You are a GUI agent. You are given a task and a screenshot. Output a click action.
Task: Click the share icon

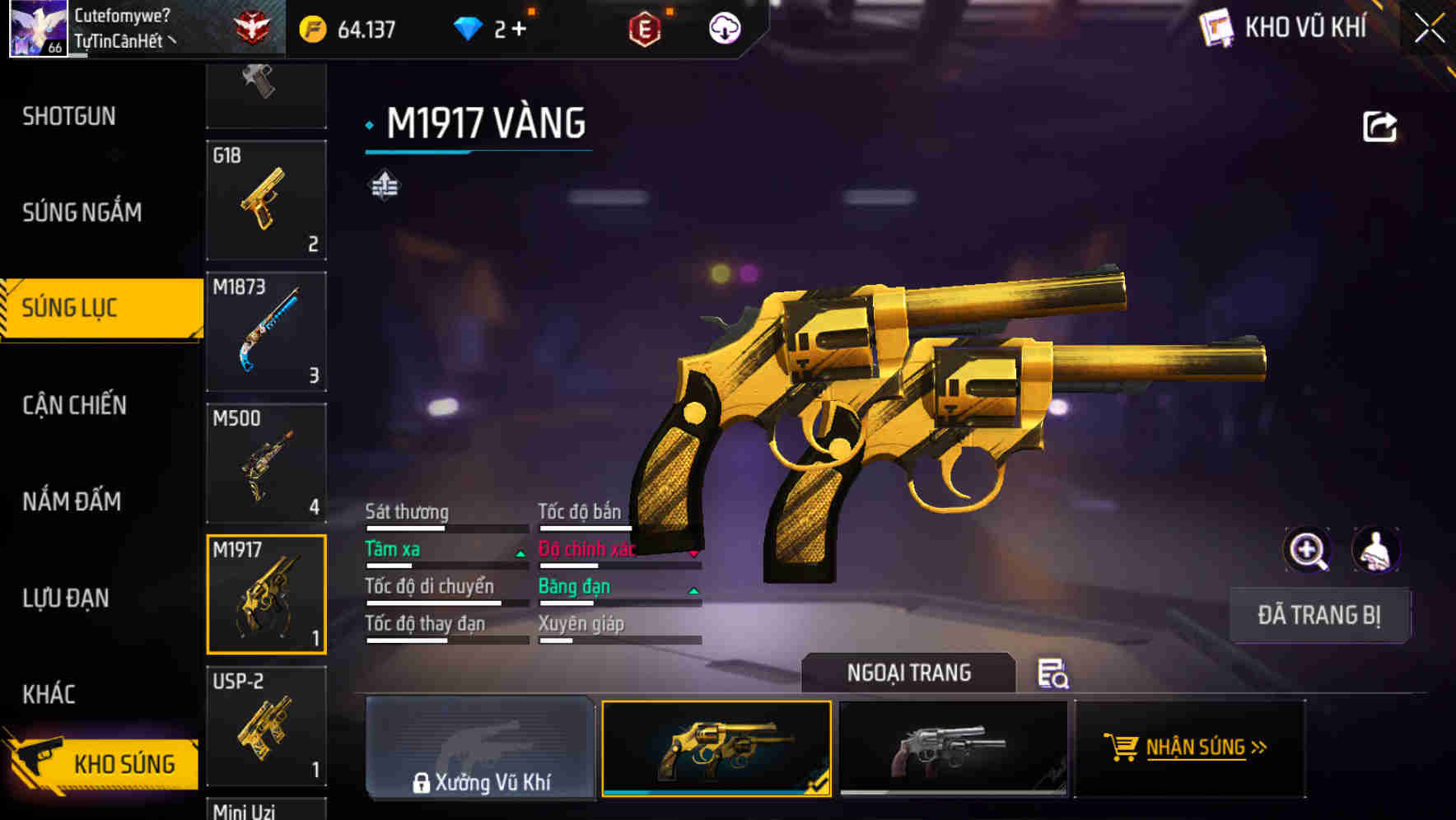(x=1379, y=127)
